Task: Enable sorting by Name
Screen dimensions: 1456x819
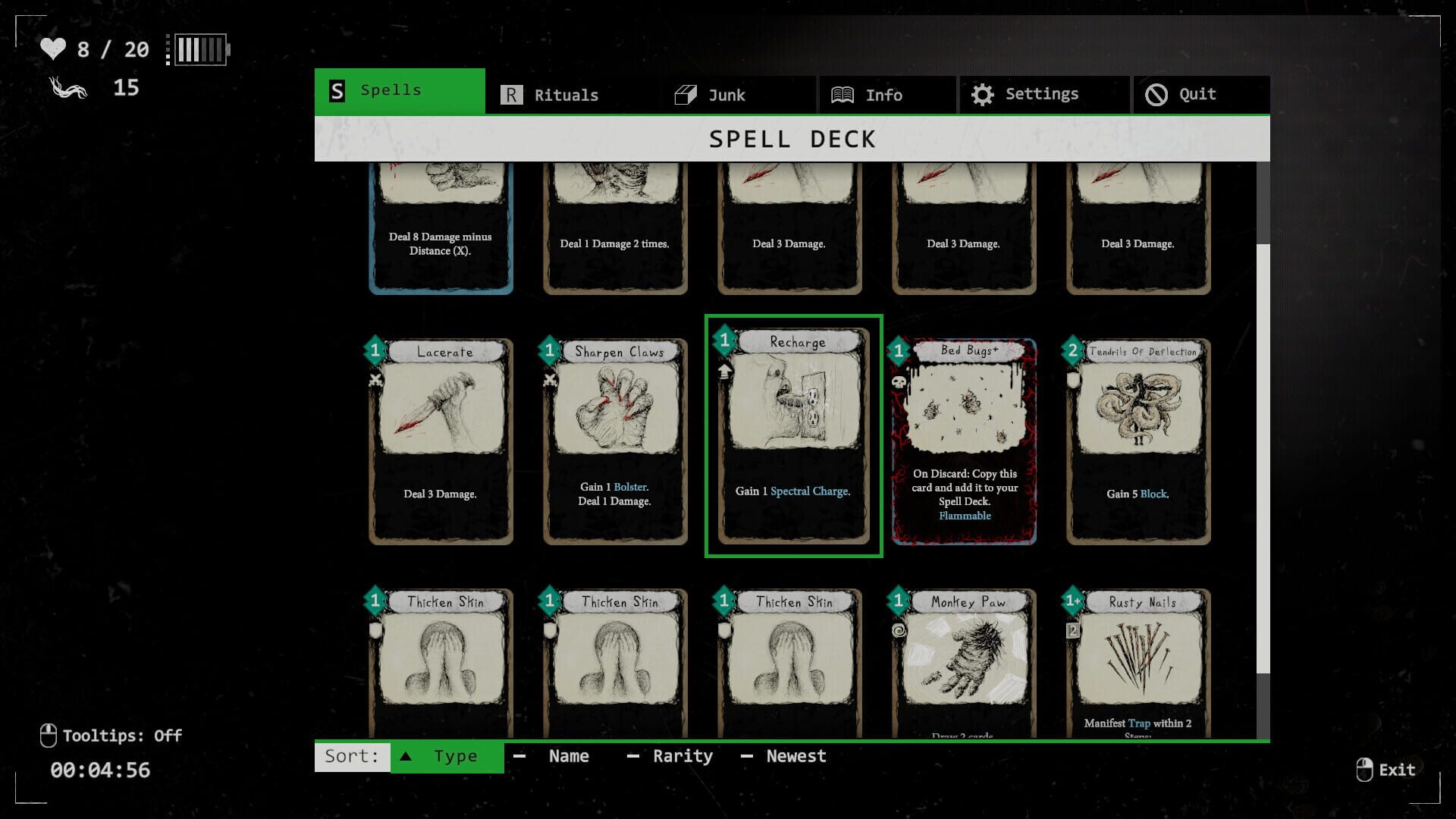Action: (x=568, y=755)
